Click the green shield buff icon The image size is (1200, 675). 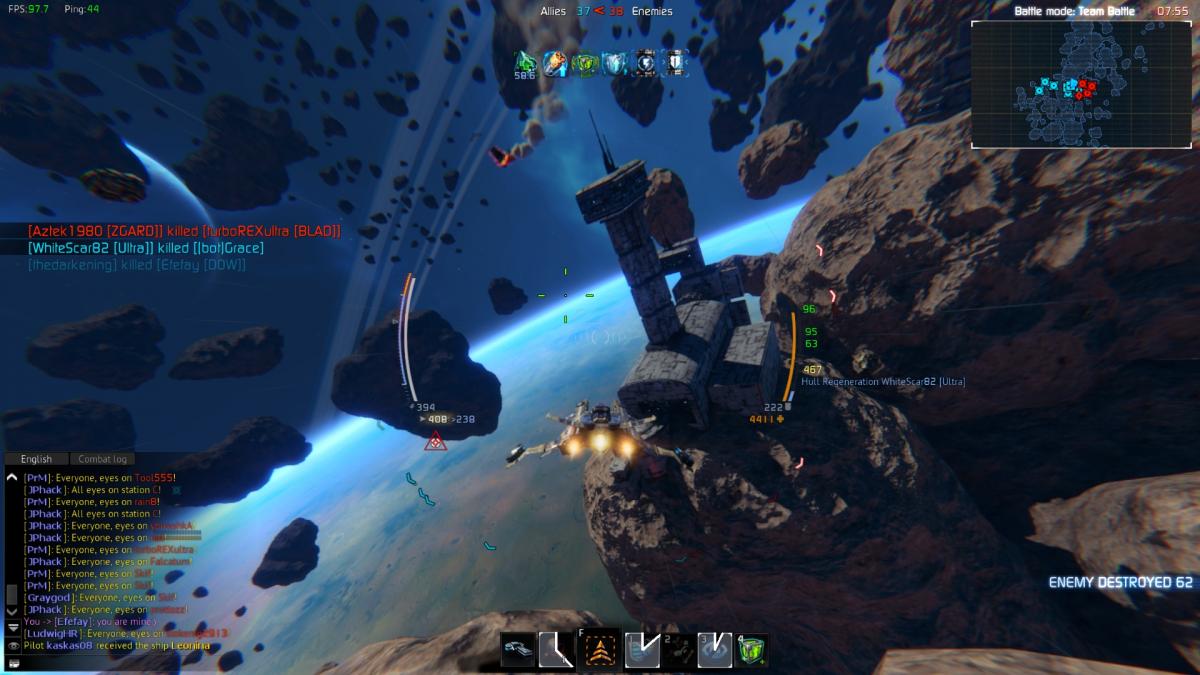coord(585,62)
